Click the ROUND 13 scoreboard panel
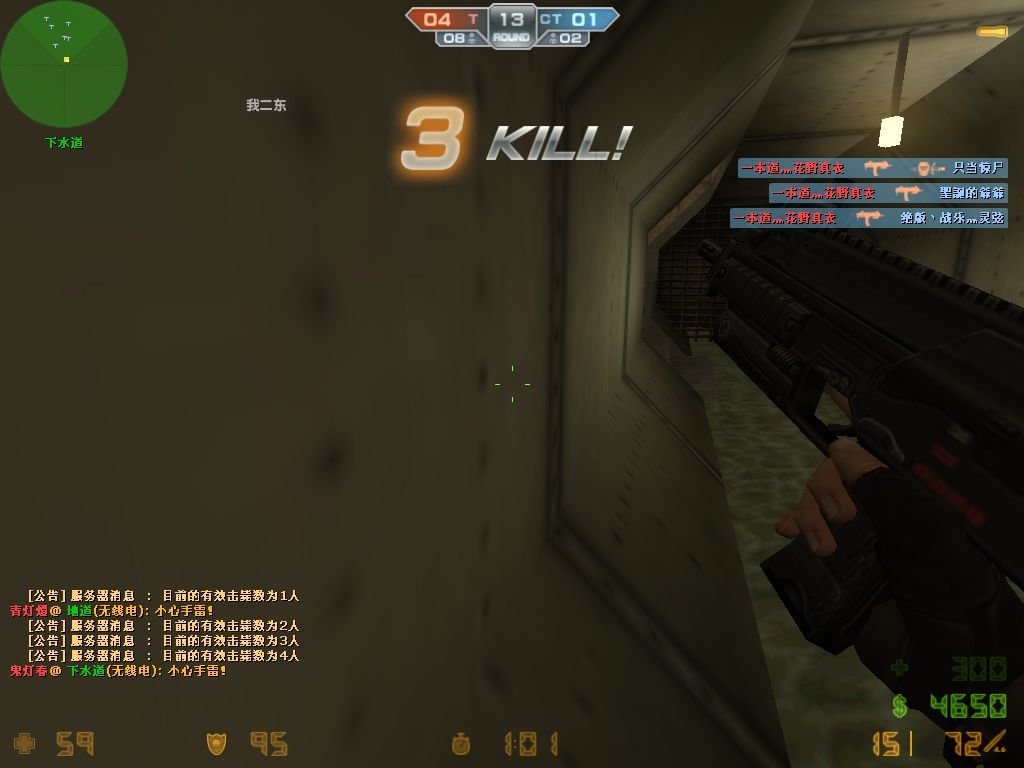Image resolution: width=1024 pixels, height=768 pixels. [511, 26]
